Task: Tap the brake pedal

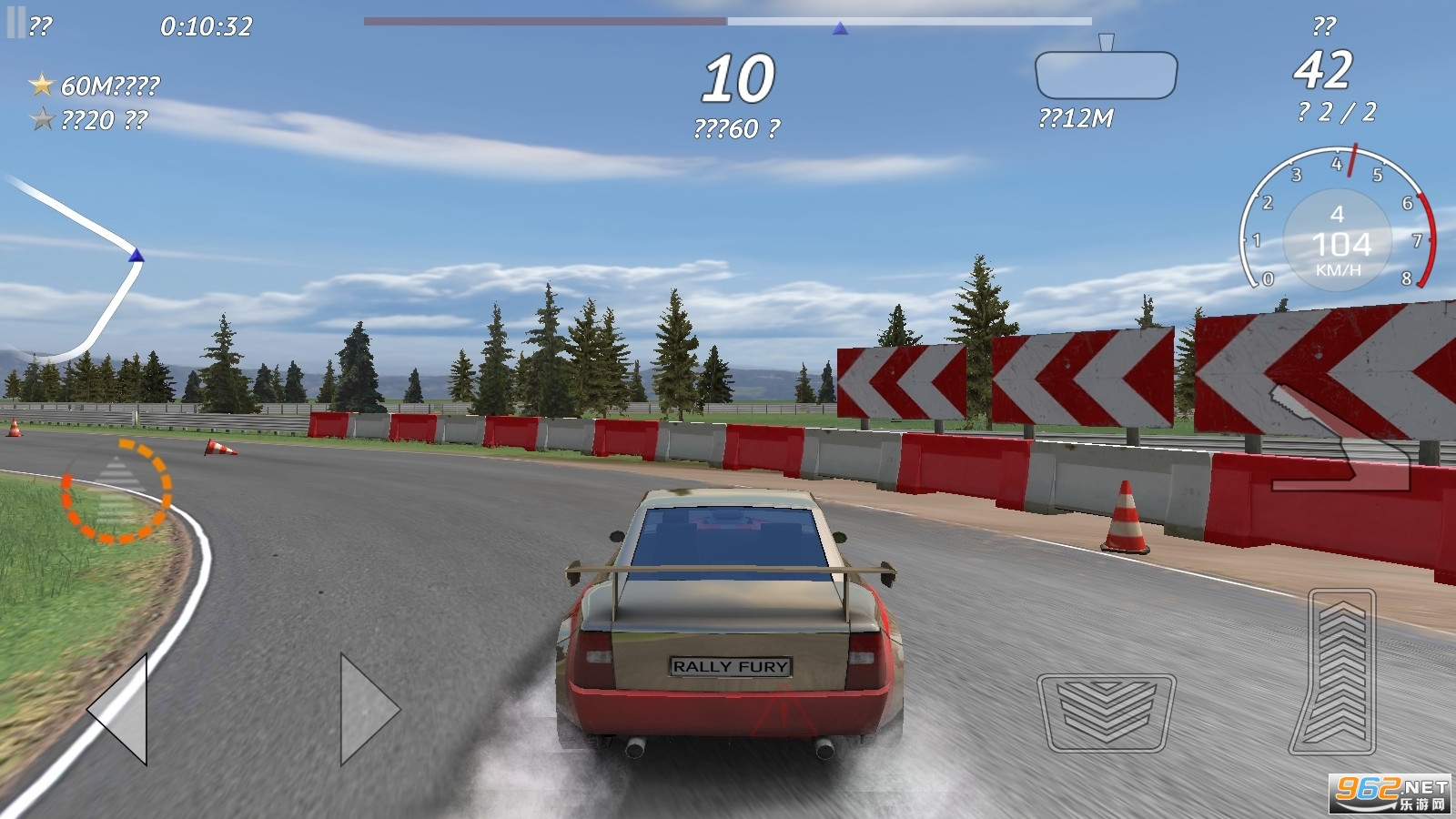Action: (1106, 712)
